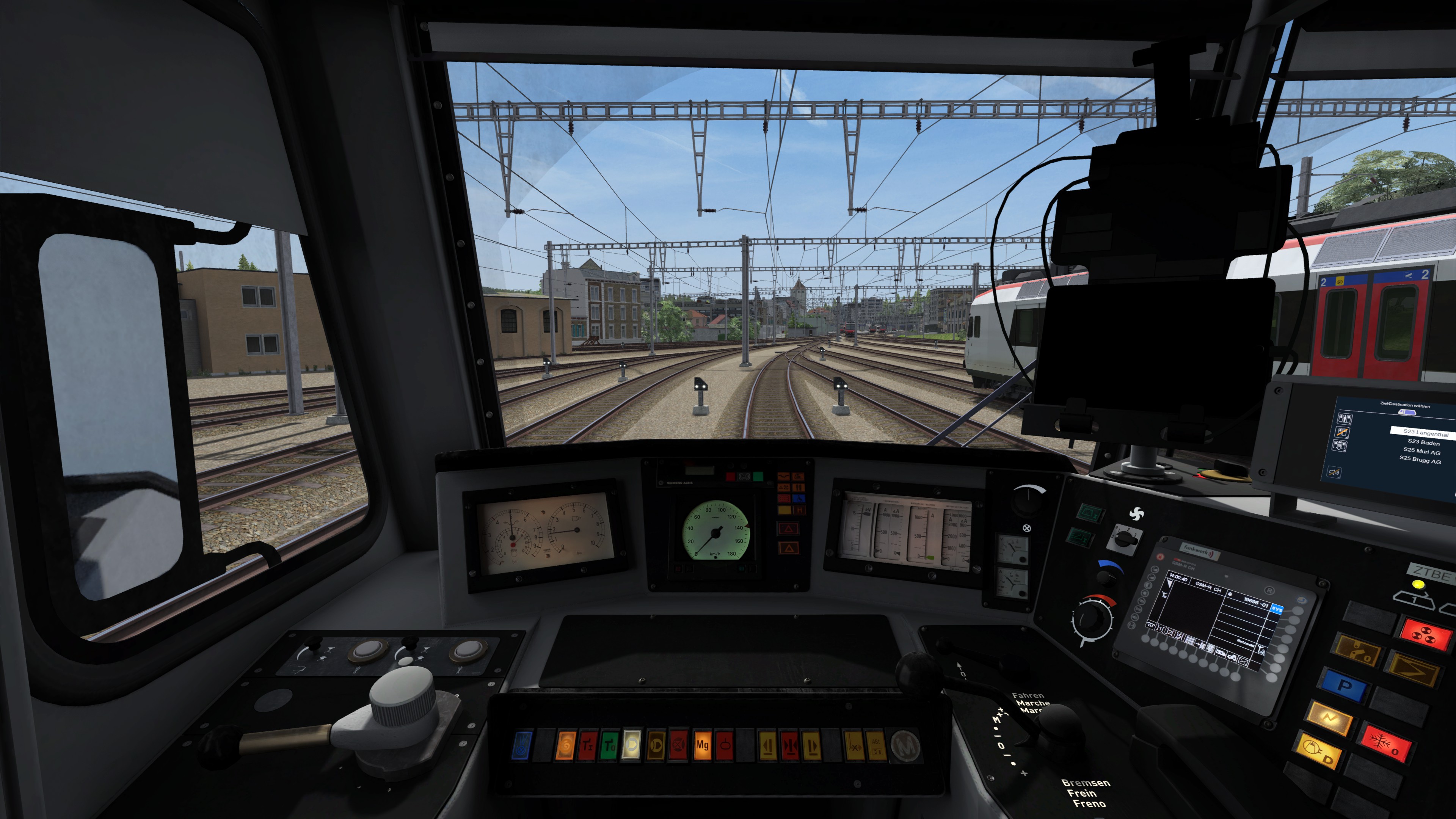Click the red triple-circle button
Image resolution: width=1456 pixels, height=819 pixels.
(x=1425, y=635)
